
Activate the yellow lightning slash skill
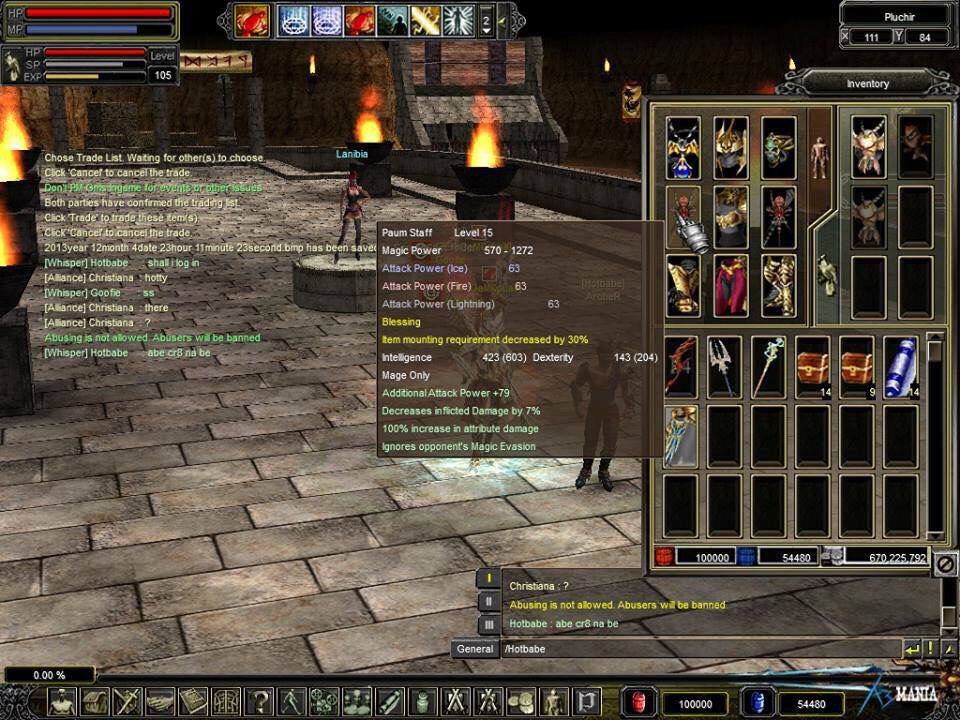click(425, 20)
